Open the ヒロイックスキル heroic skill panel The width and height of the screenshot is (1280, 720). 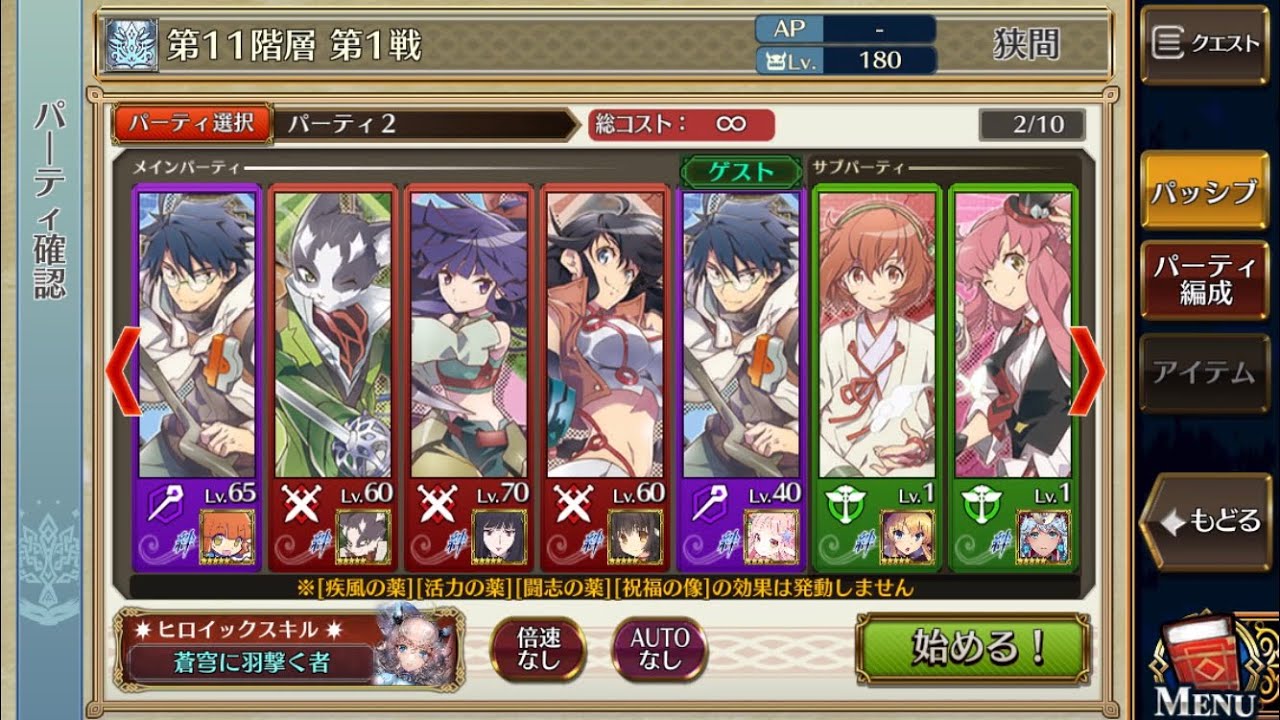point(290,647)
